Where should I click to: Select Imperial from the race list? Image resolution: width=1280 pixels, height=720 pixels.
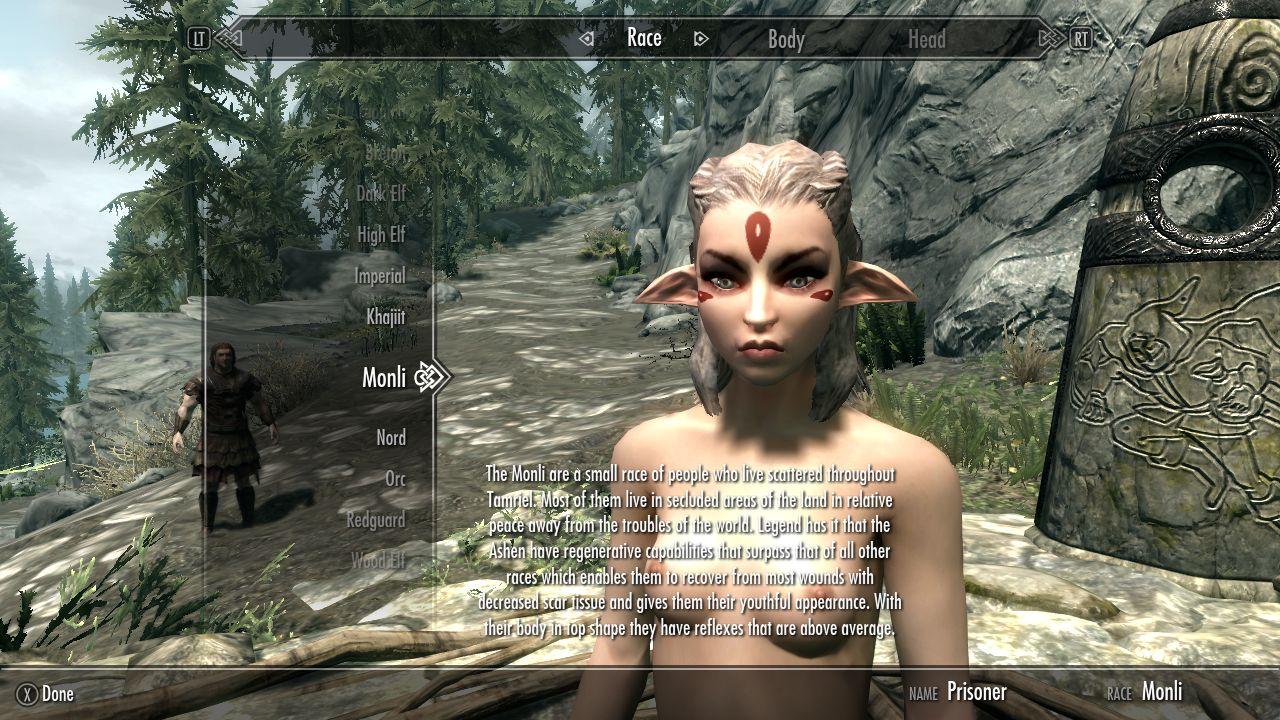tap(380, 276)
